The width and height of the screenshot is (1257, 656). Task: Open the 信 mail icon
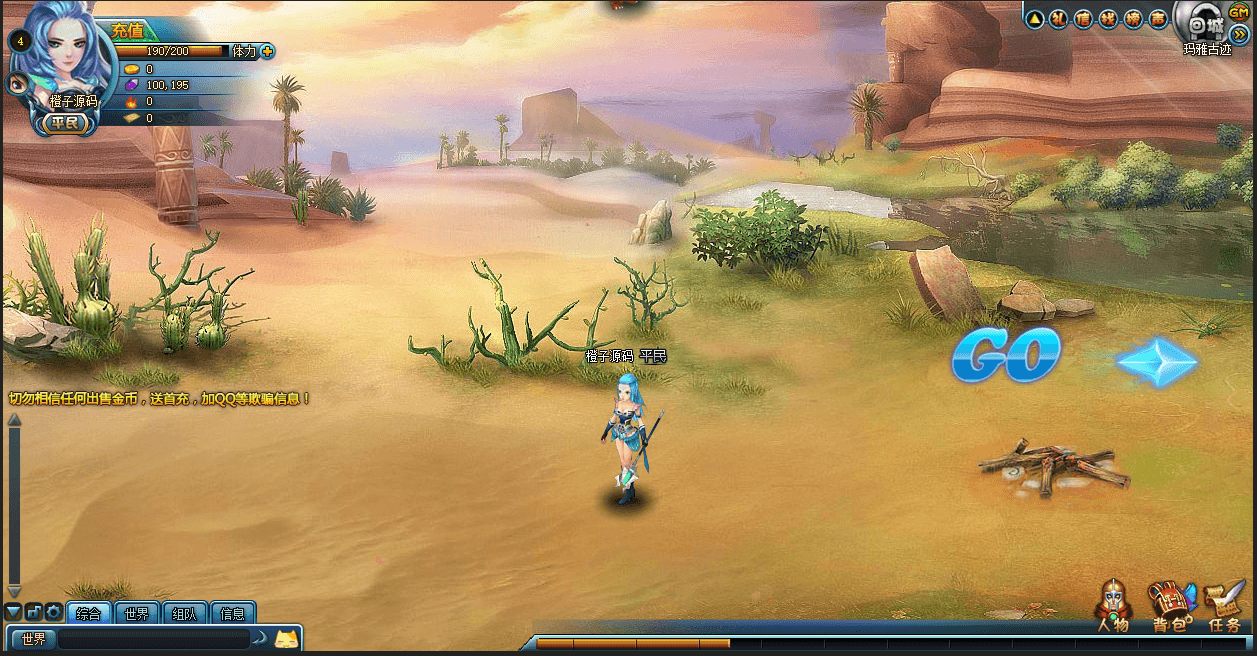click(x=1083, y=18)
